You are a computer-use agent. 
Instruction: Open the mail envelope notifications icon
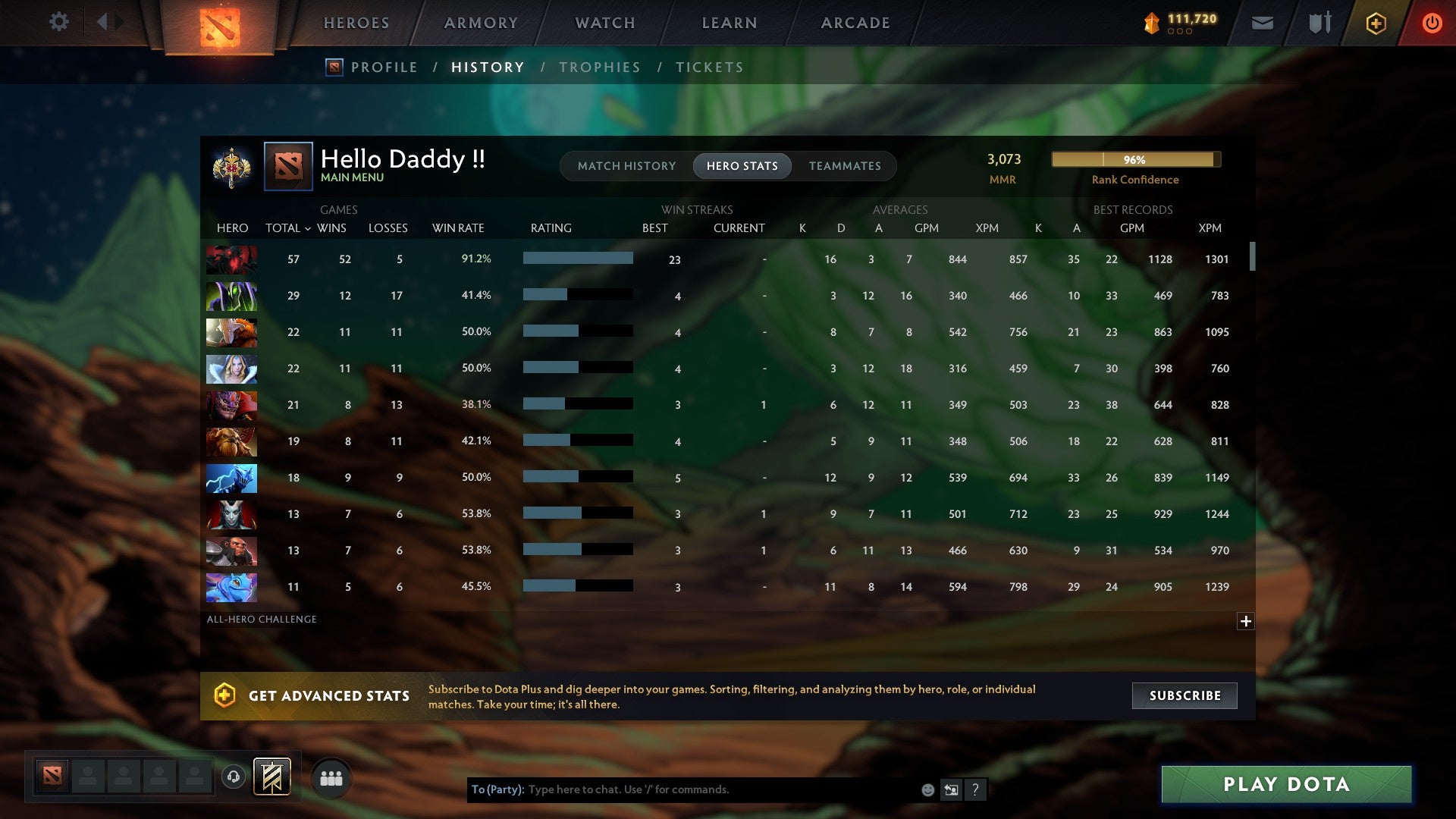[1262, 24]
